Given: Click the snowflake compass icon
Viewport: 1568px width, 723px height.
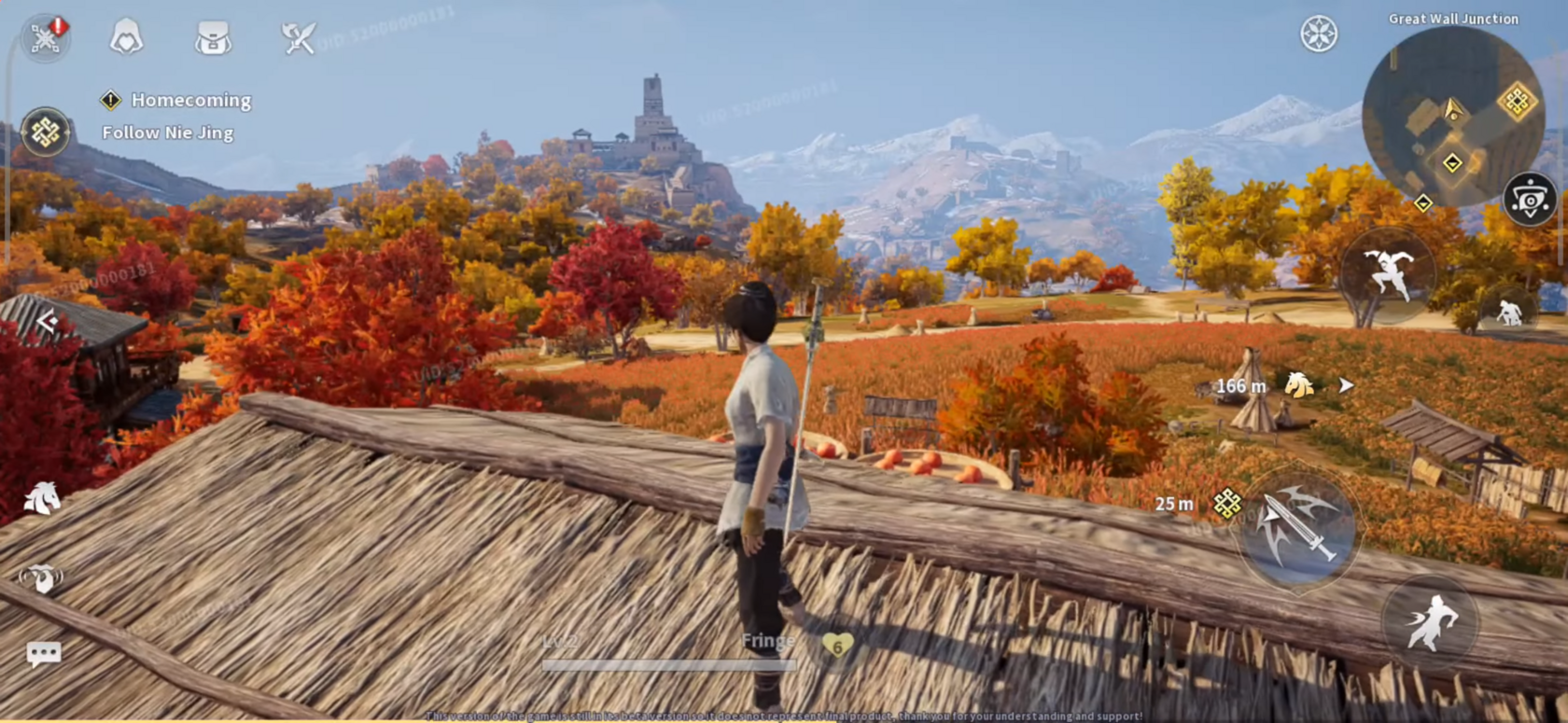Looking at the screenshot, I should click(x=1319, y=35).
